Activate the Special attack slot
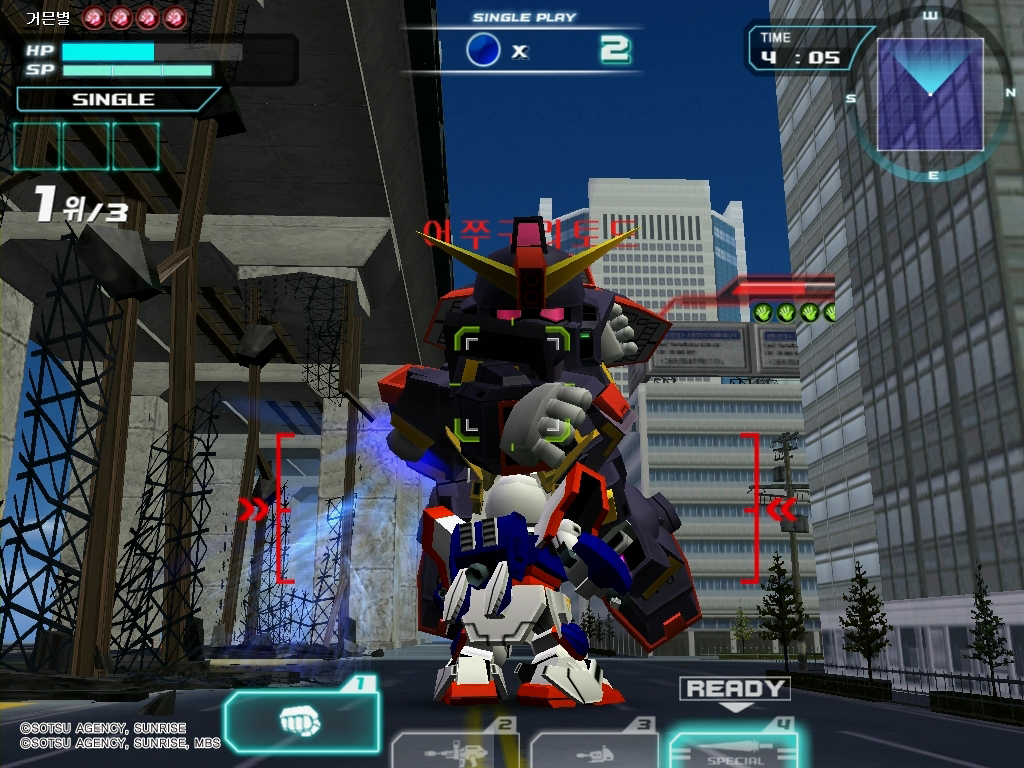Viewport: 1024px width, 768px height. (735, 749)
